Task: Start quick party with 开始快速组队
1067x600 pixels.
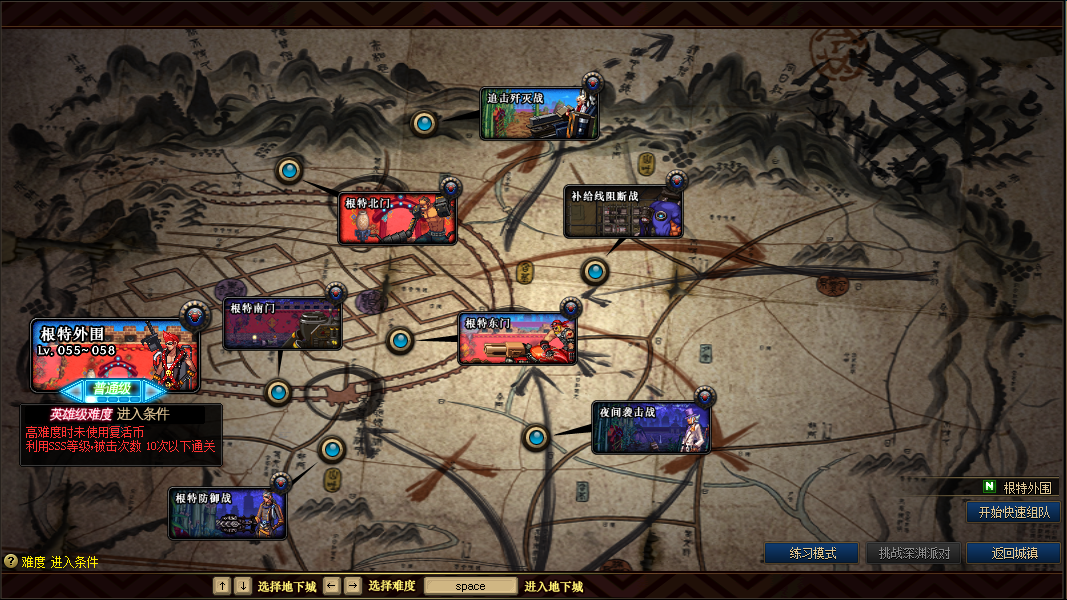Action: (x=1012, y=512)
